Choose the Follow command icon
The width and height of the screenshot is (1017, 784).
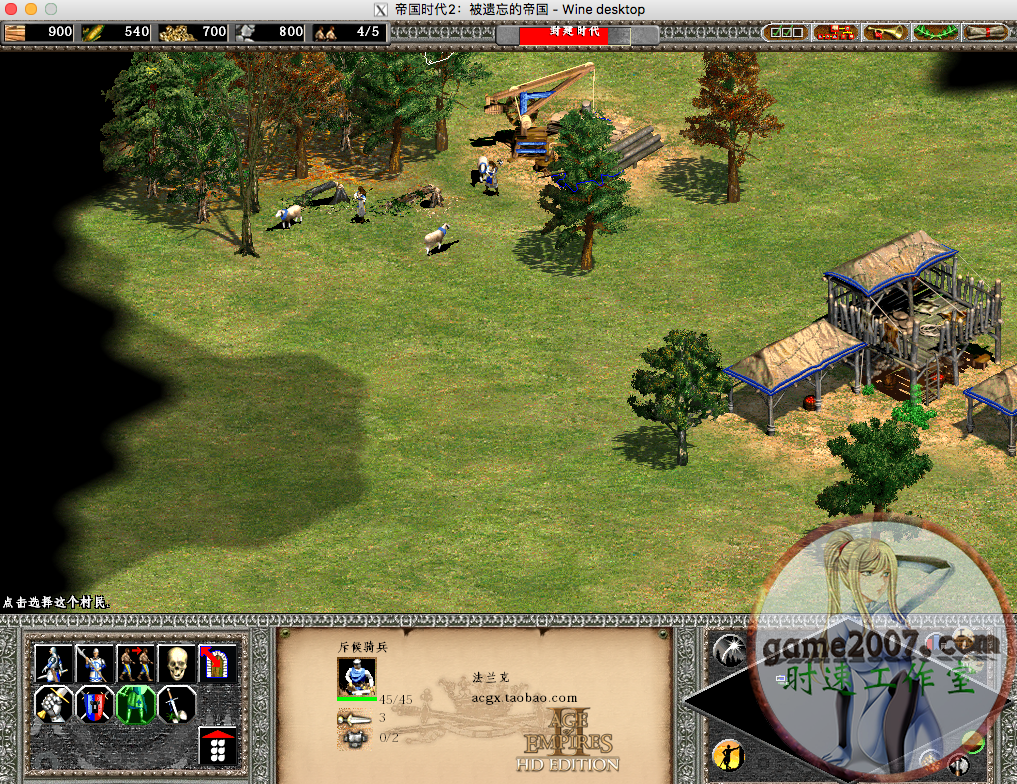[x=136, y=663]
